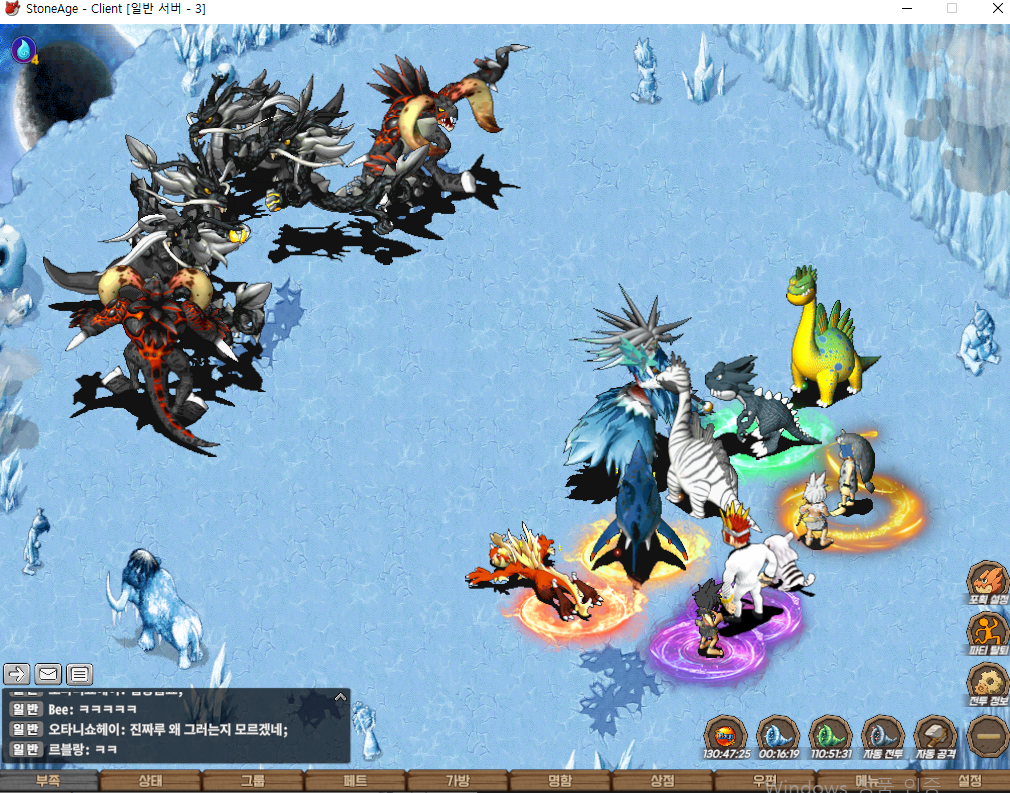This screenshot has width=1010, height=793.
Task: Open the 가방 (bag) inventory
Action: pos(457,781)
